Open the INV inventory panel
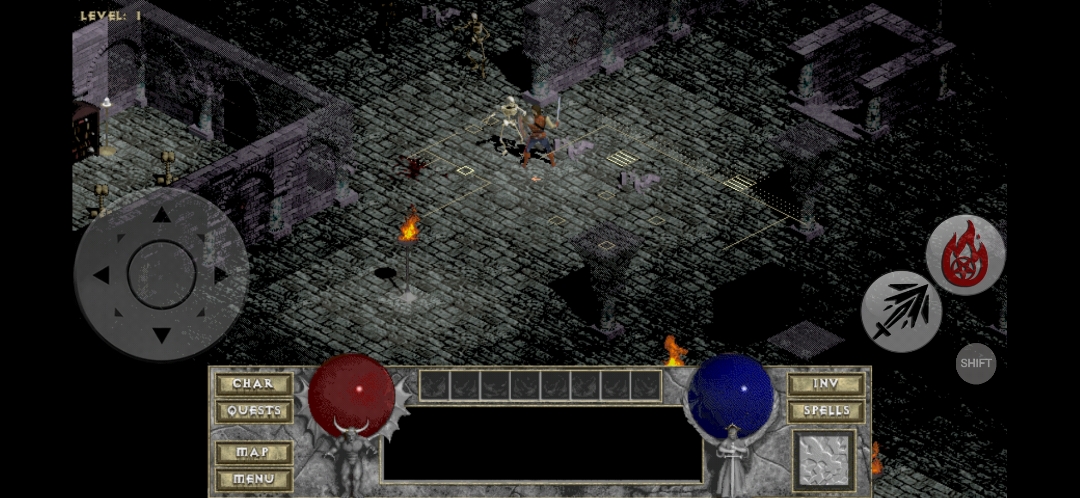This screenshot has height=498, width=1080. 825,384
